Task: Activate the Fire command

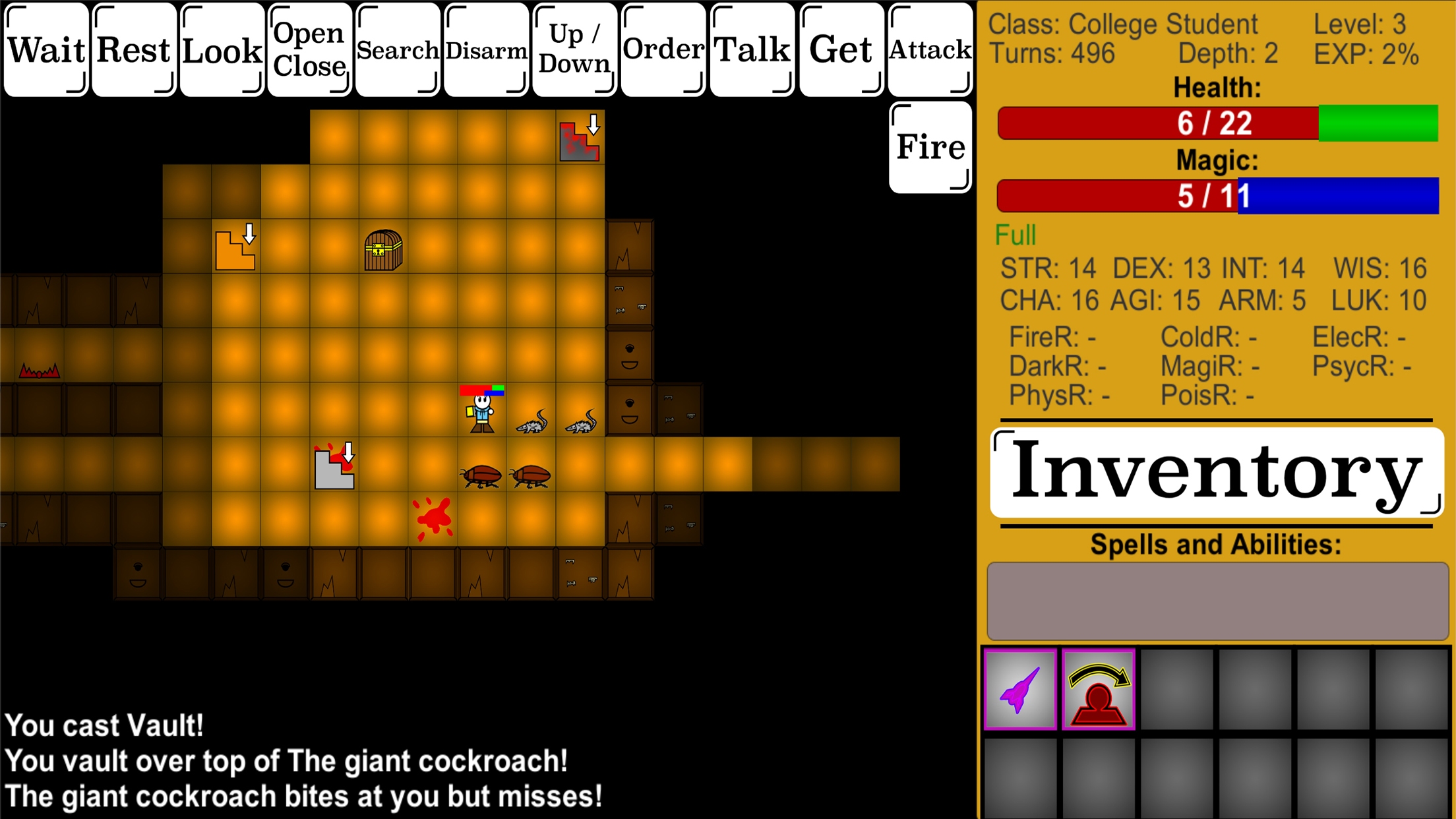Action: coord(929,146)
